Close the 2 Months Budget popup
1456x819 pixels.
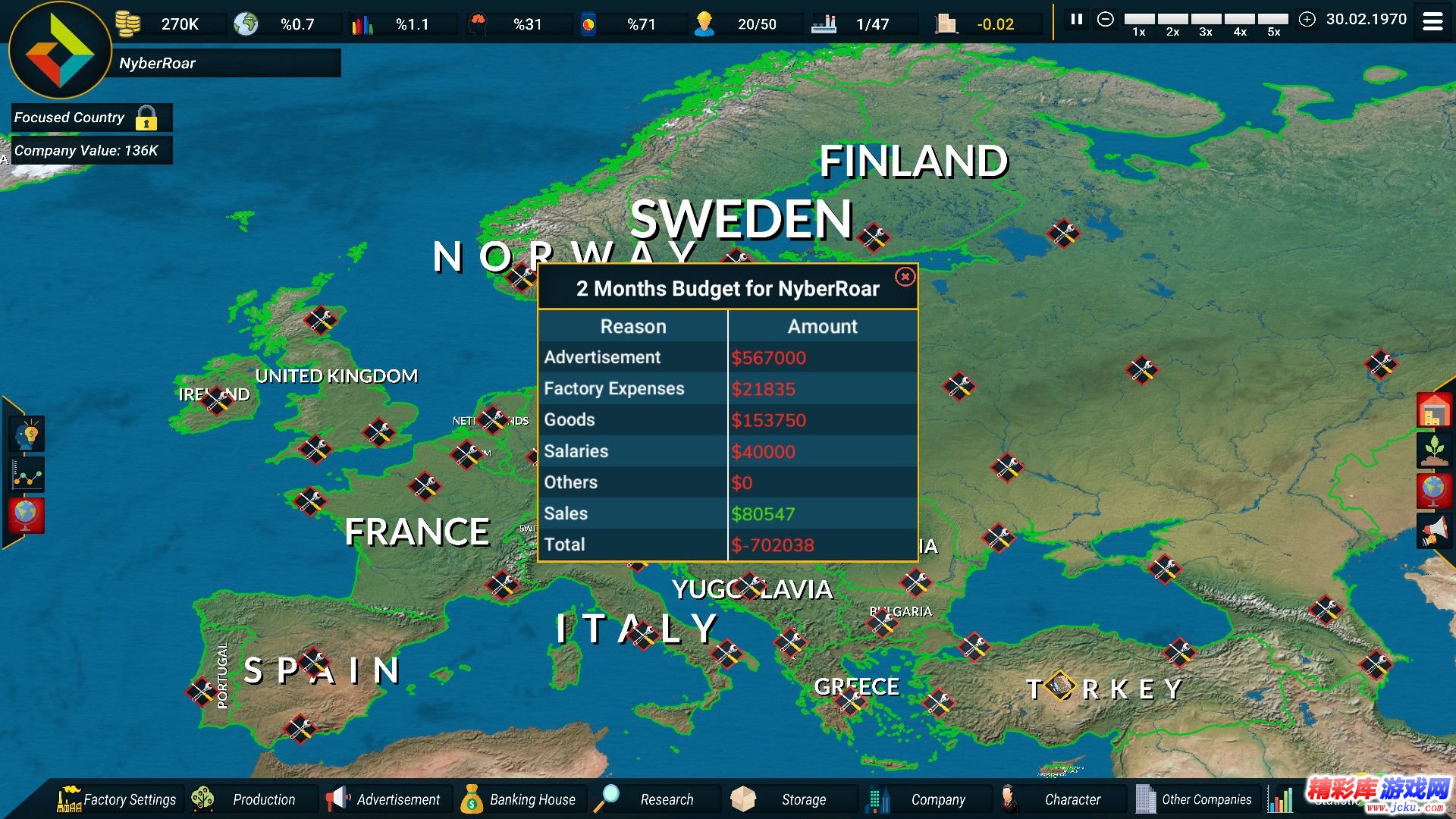905,277
